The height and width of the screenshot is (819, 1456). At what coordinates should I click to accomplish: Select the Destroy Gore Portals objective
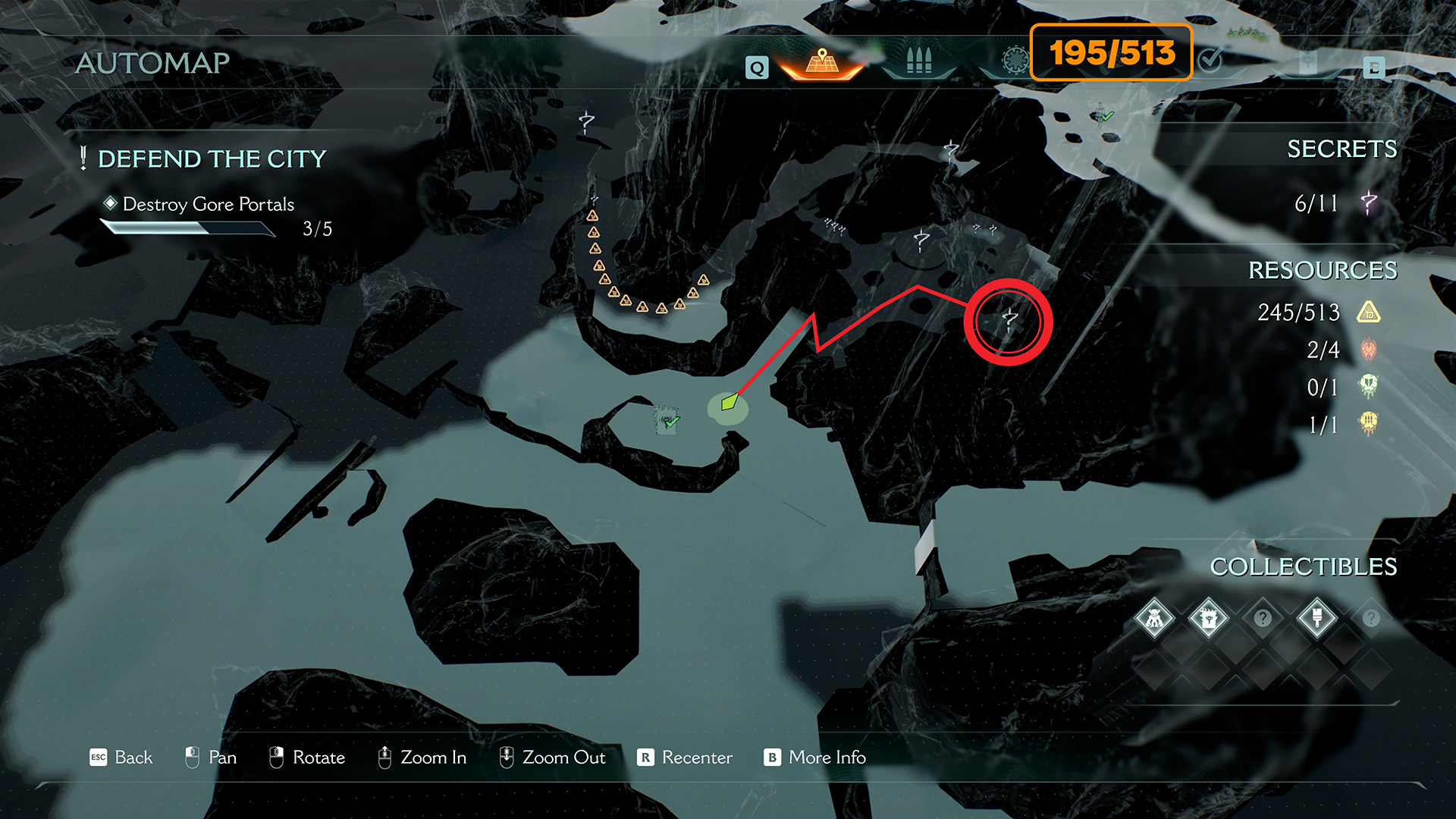208,204
